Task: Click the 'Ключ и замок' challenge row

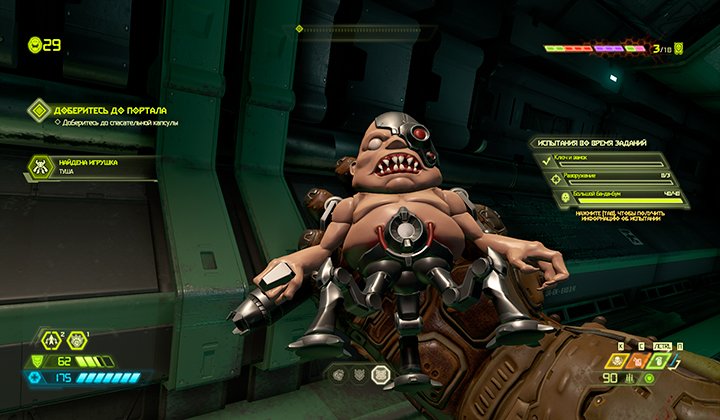Action: (608, 160)
